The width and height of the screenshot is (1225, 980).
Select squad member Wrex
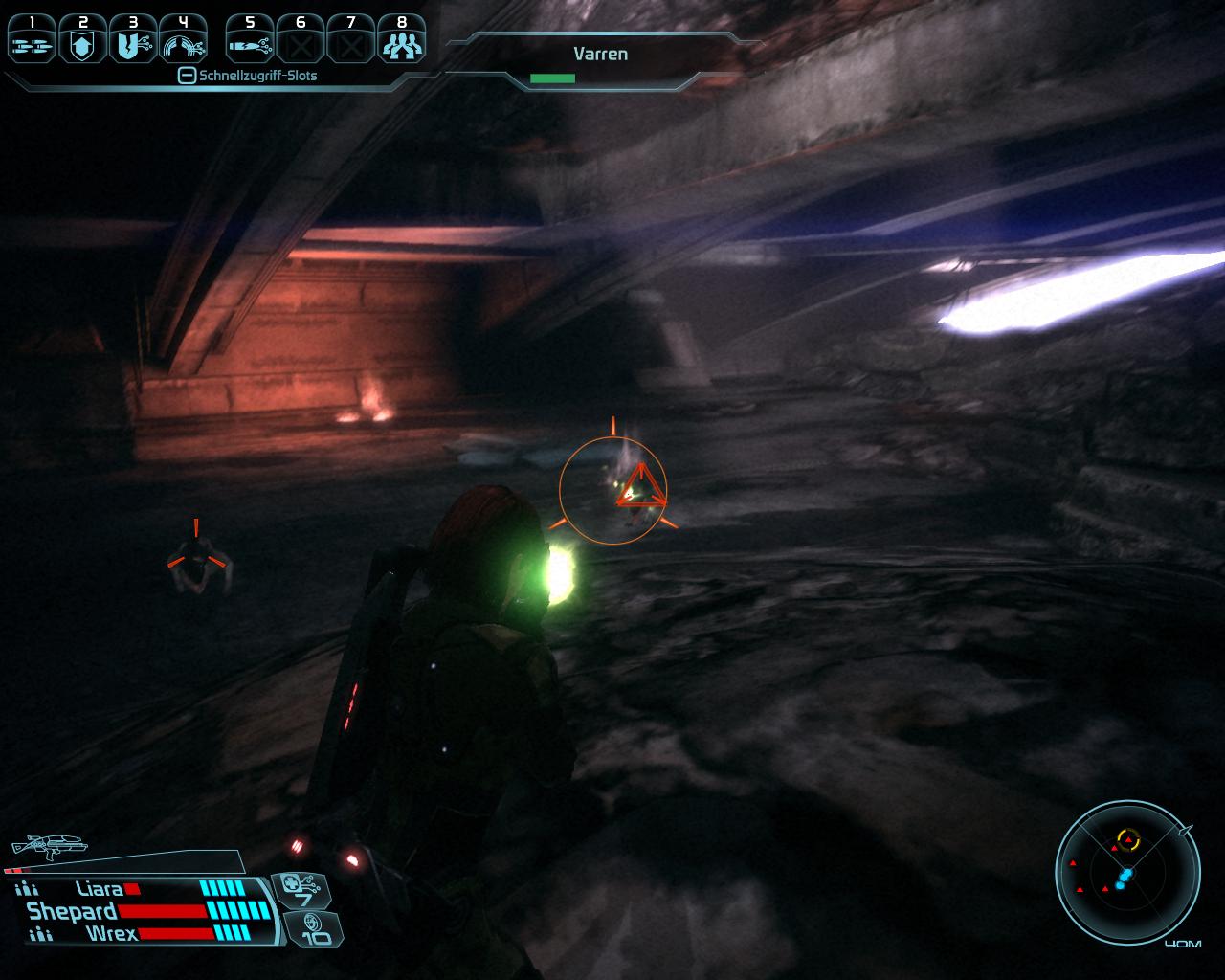click(111, 933)
